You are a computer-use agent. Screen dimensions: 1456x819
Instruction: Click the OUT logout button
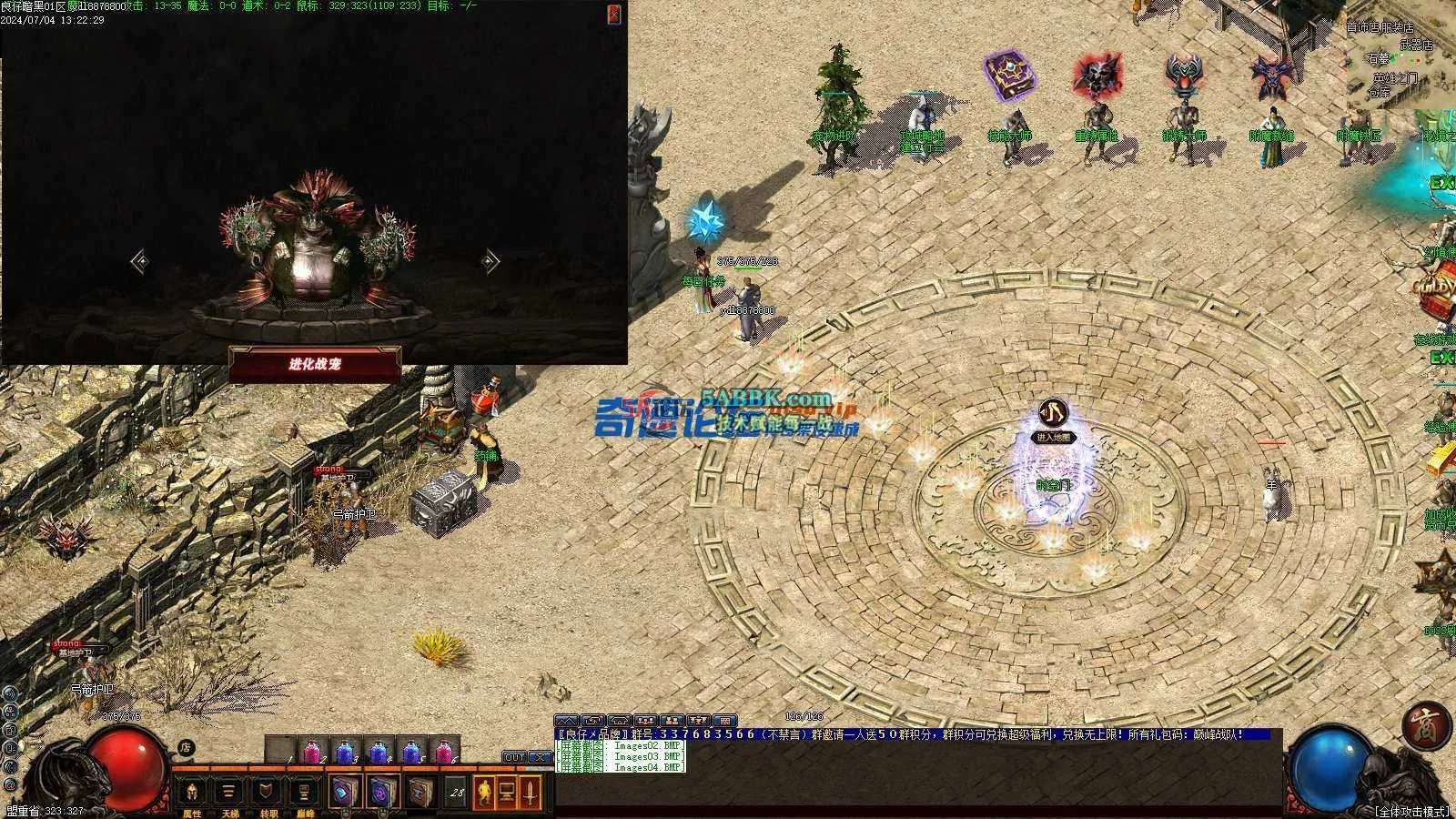(514, 757)
